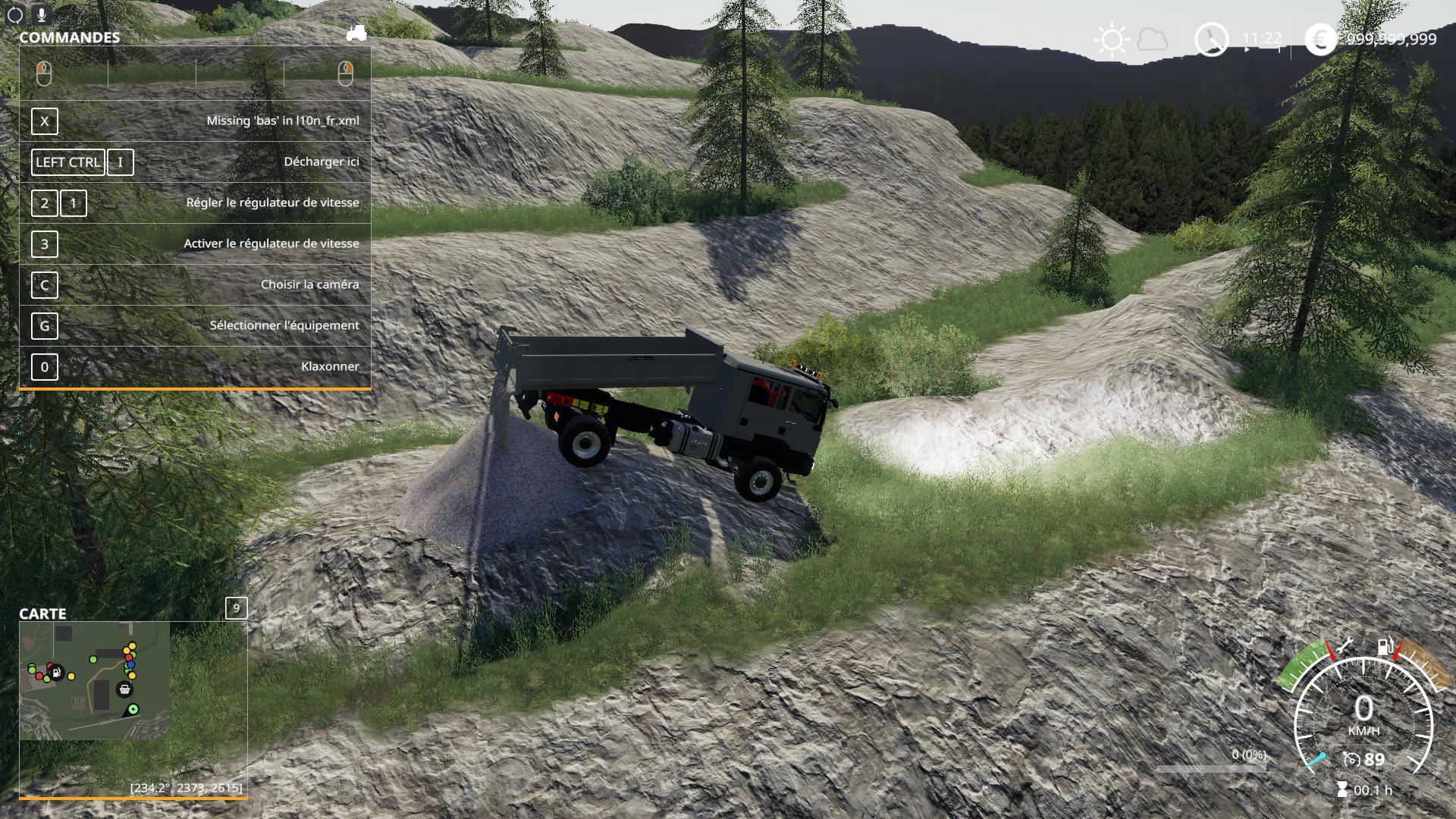
Task: Select the white tractor icon above the commands panel
Action: pyautogui.click(x=356, y=33)
